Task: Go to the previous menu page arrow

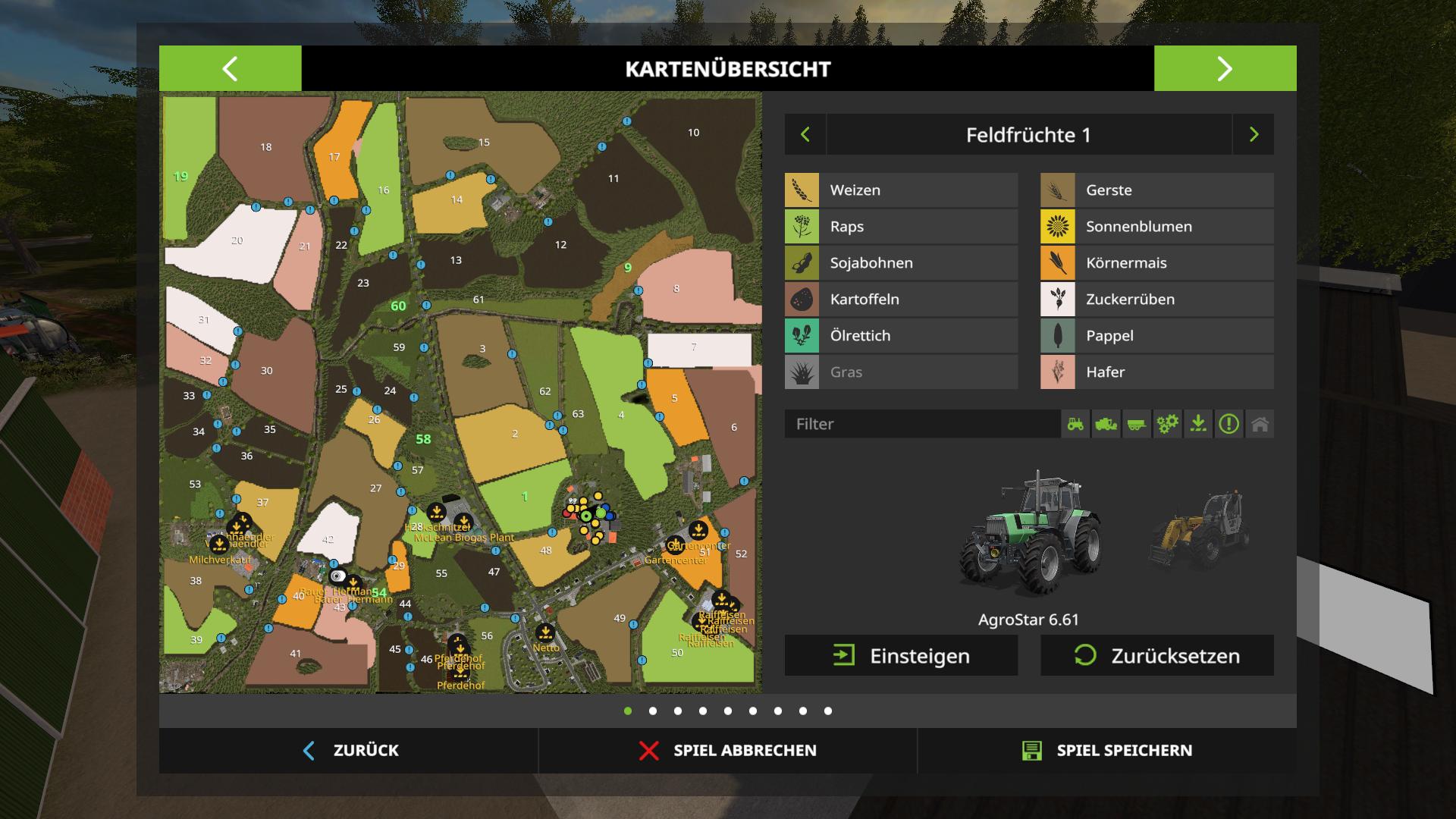Action: (x=230, y=68)
